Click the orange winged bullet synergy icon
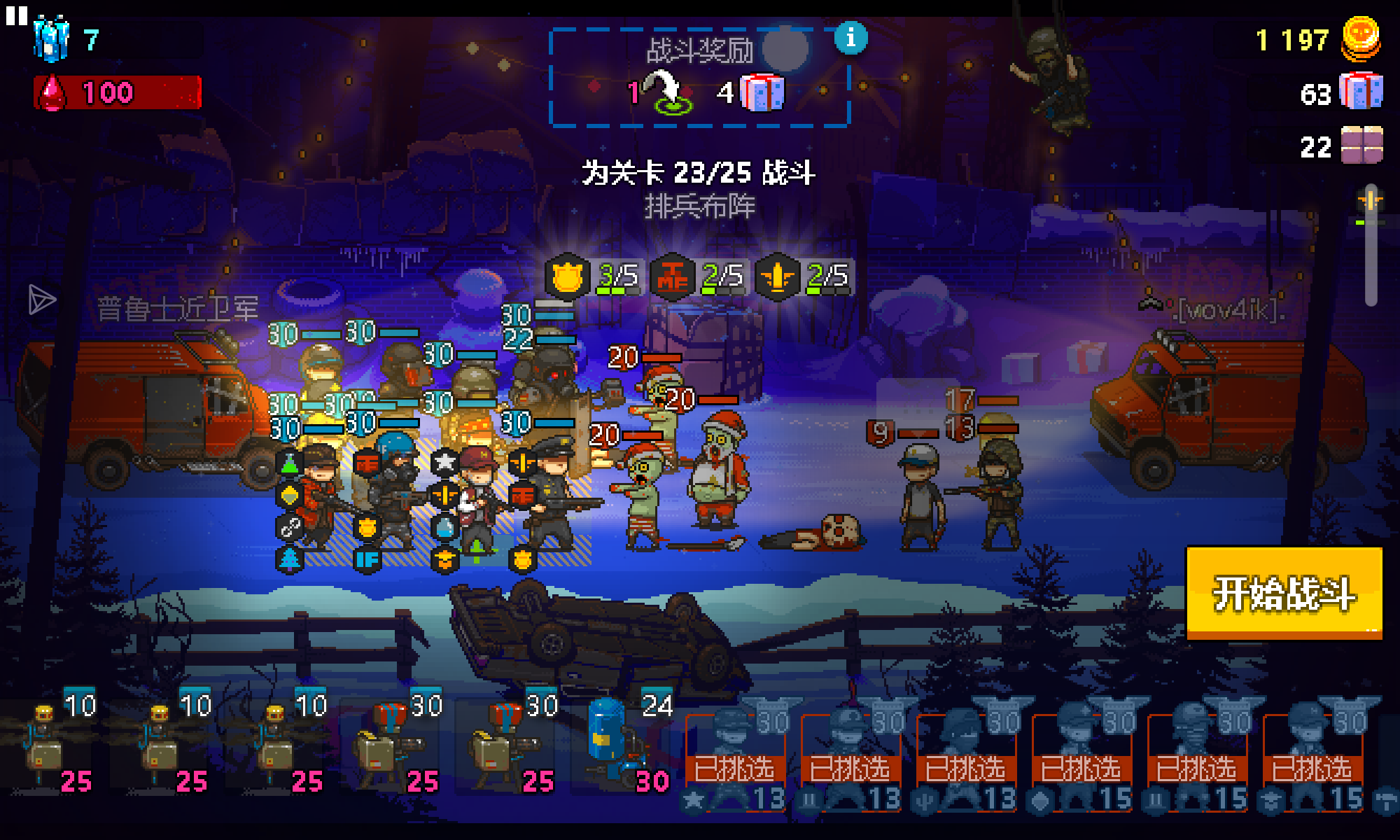Screen dimensions: 1400x840 tap(777, 276)
